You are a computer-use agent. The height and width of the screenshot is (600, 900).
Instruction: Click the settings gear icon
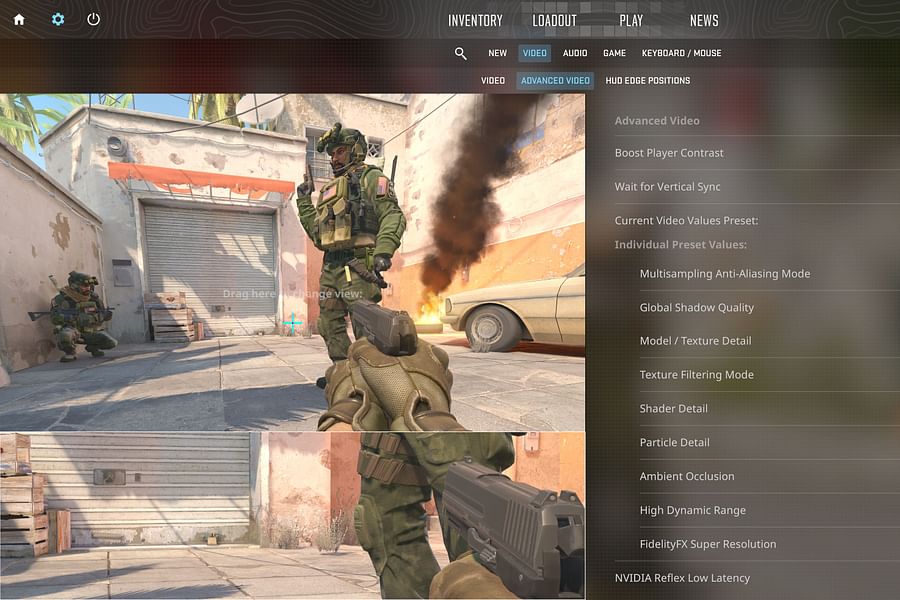coord(58,19)
